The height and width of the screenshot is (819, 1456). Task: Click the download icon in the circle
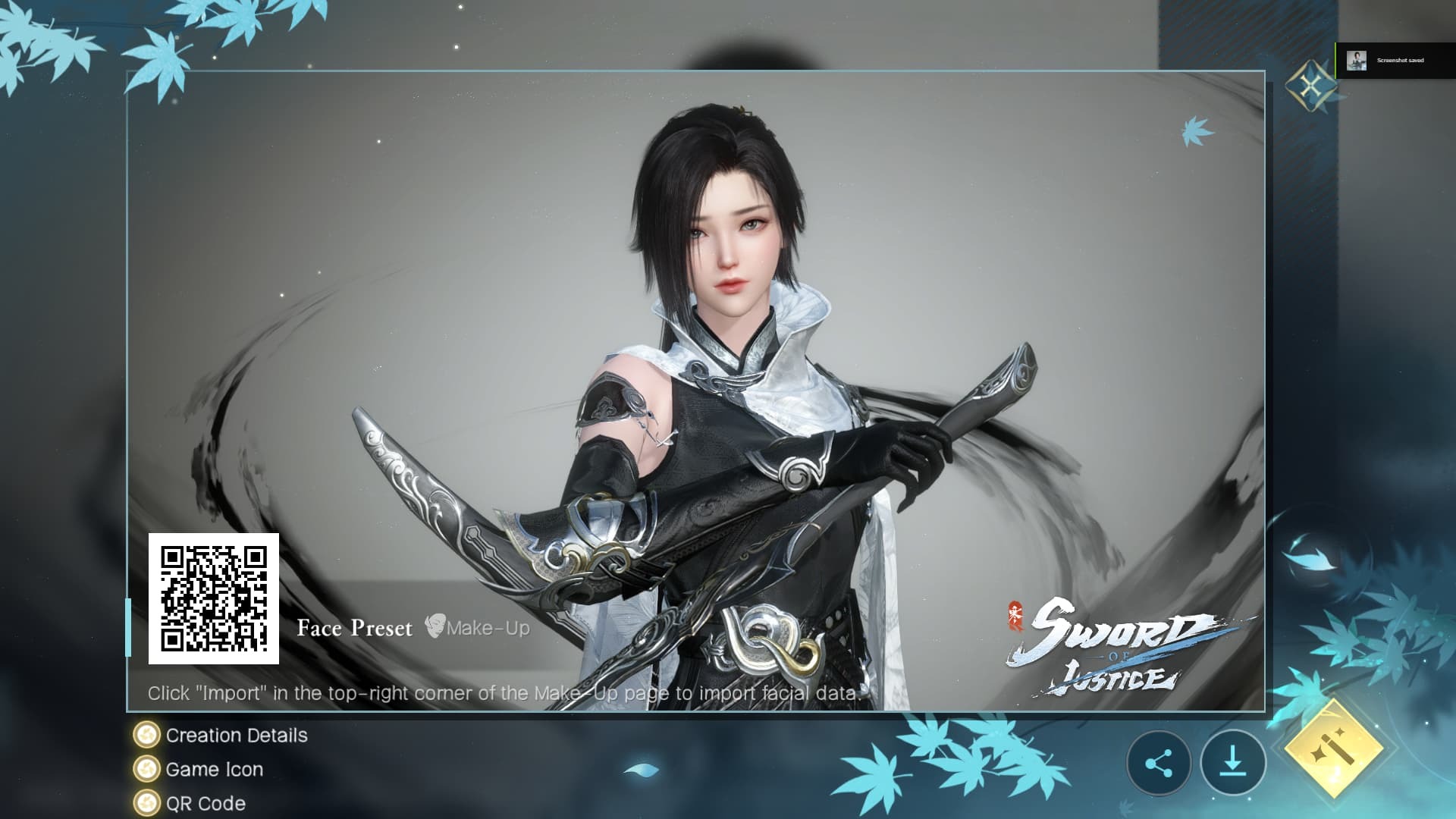(x=1235, y=764)
